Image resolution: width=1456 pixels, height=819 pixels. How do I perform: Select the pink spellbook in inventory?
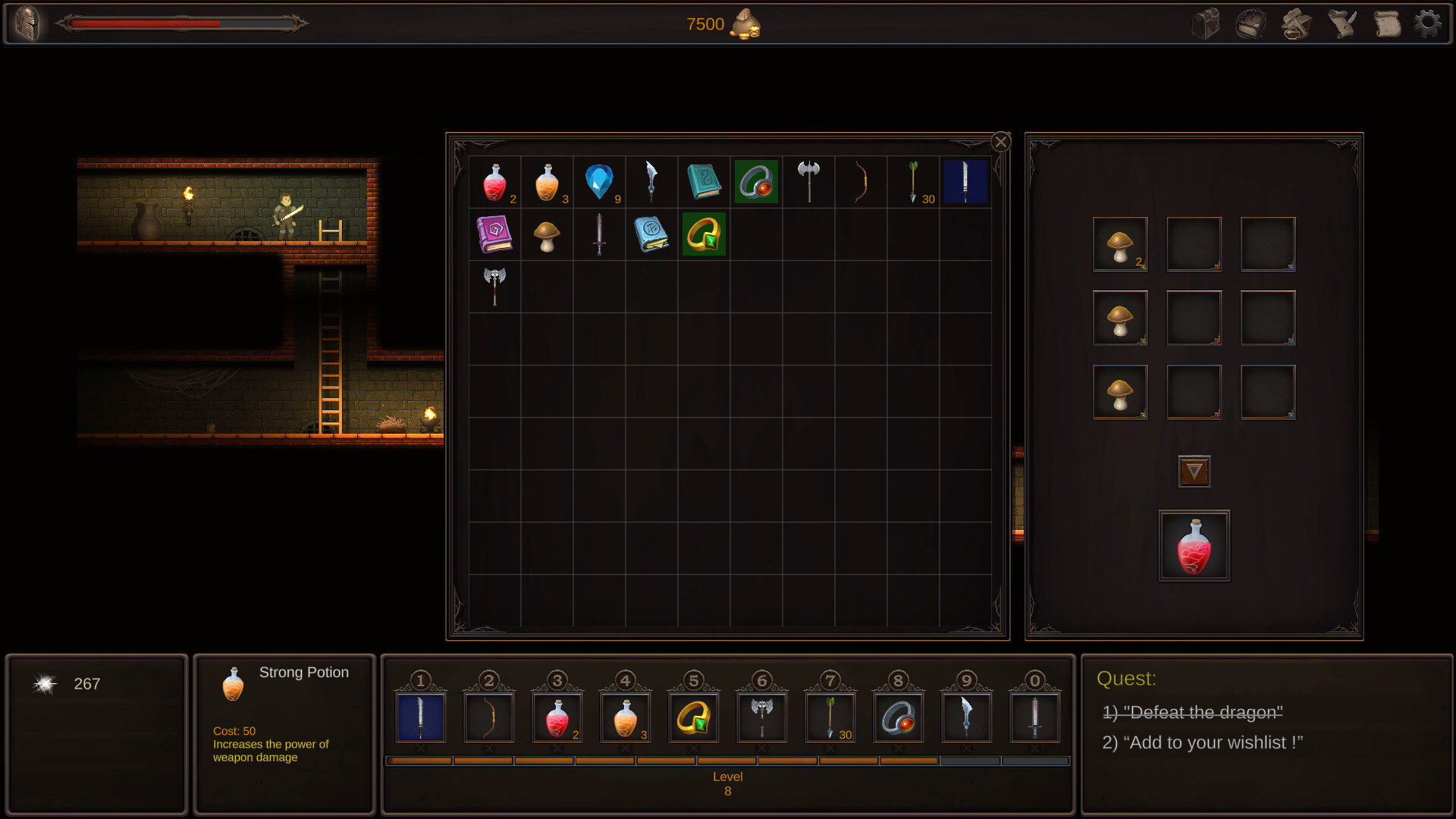(494, 234)
